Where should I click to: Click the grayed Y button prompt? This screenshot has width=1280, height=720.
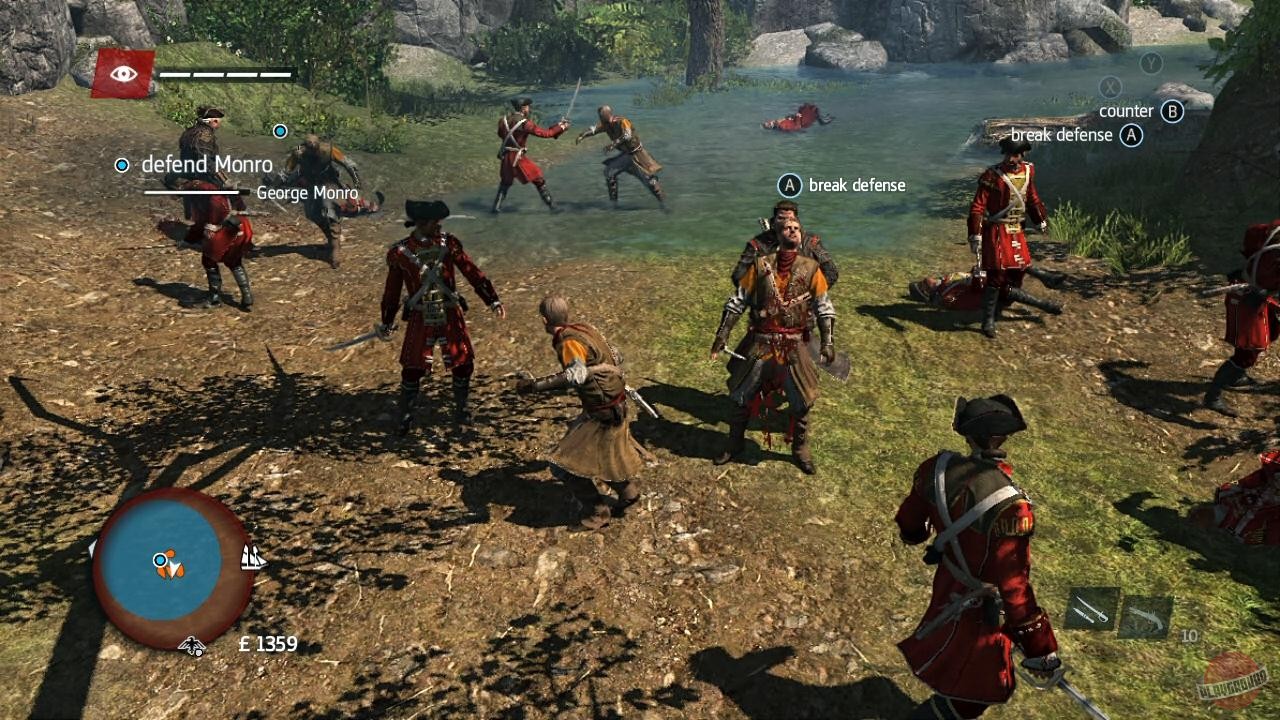point(1150,62)
